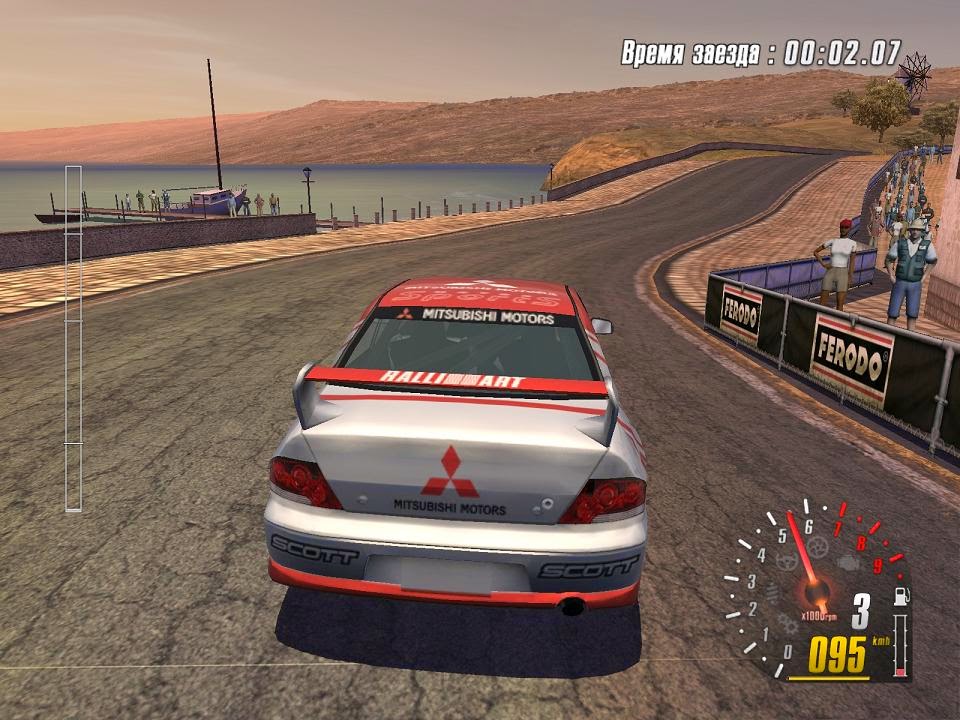This screenshot has width=960, height=720.
Task: Select the engine damage indicator icon
Action: (848, 563)
